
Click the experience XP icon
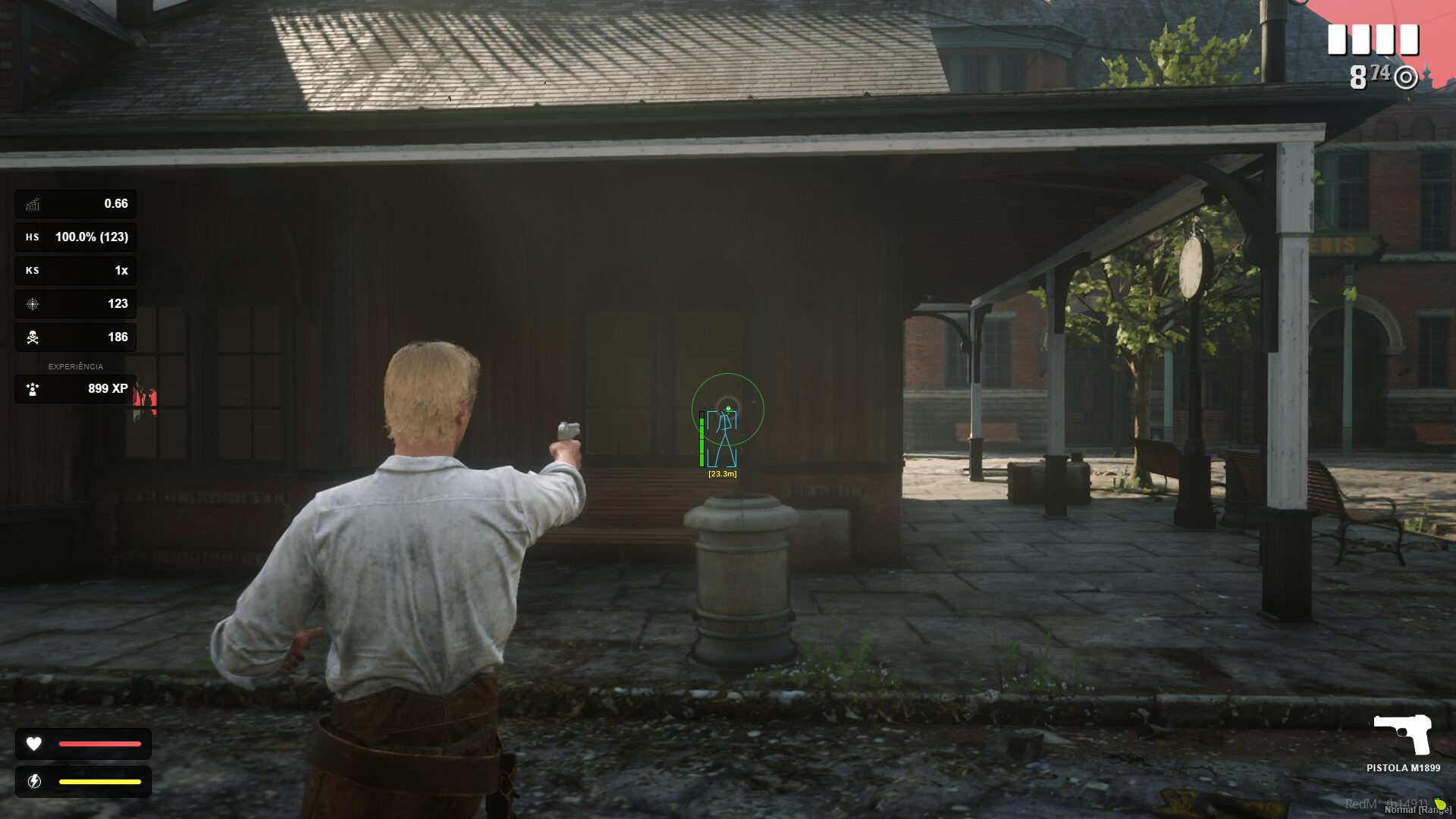pos(33,389)
